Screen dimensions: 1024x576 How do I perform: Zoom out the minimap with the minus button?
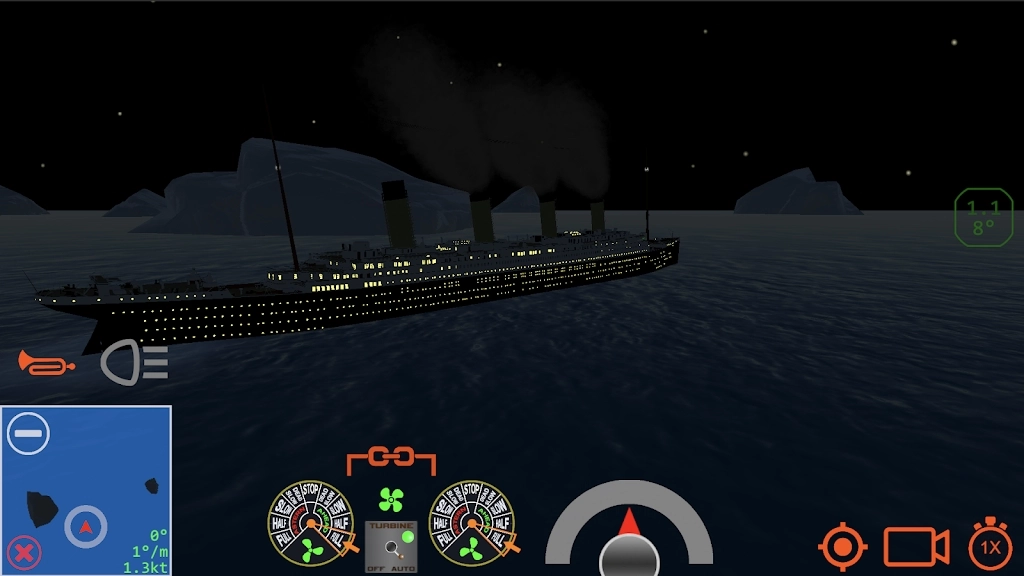point(28,434)
